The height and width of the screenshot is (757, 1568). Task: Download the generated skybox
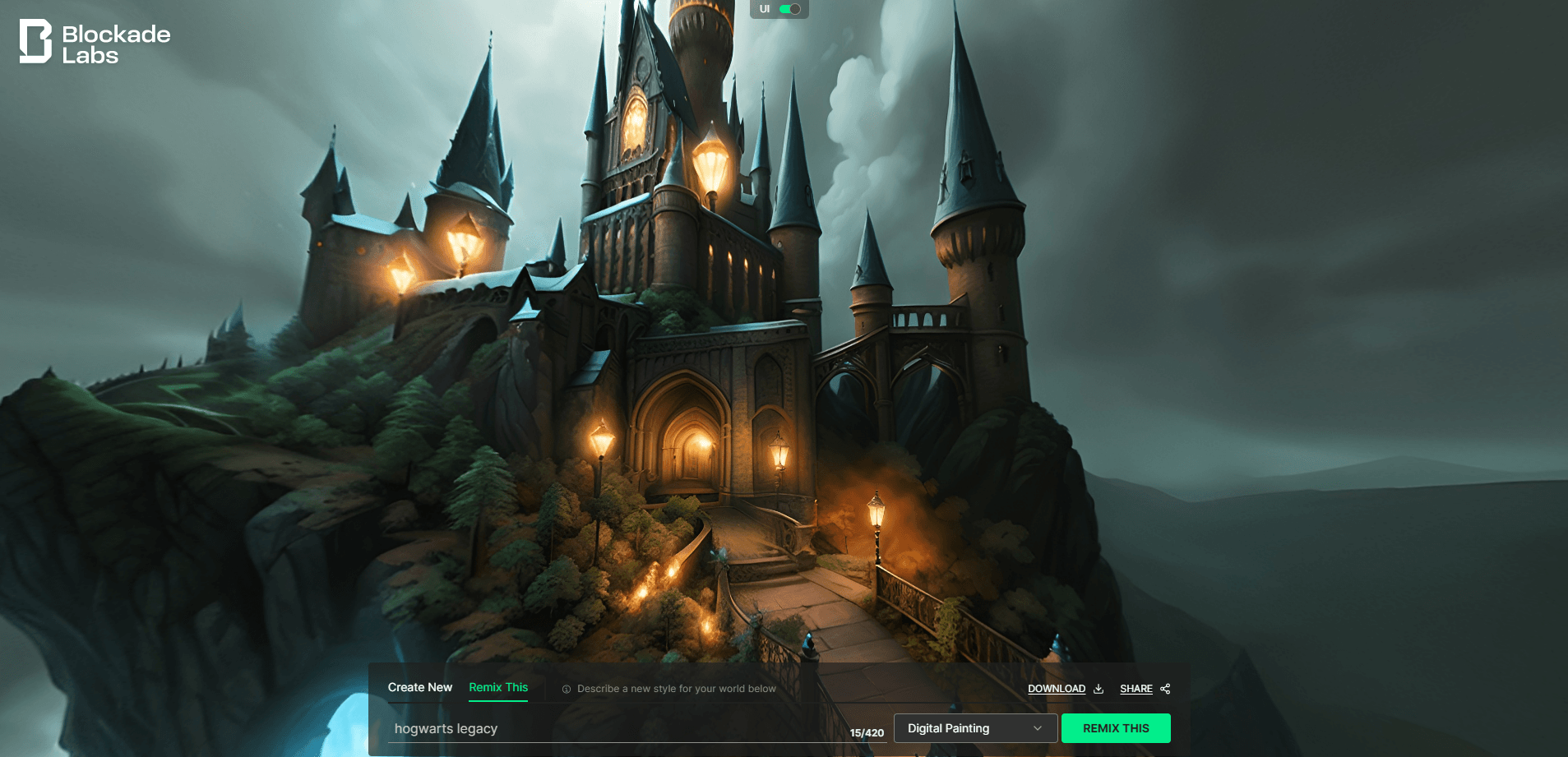click(x=1065, y=689)
